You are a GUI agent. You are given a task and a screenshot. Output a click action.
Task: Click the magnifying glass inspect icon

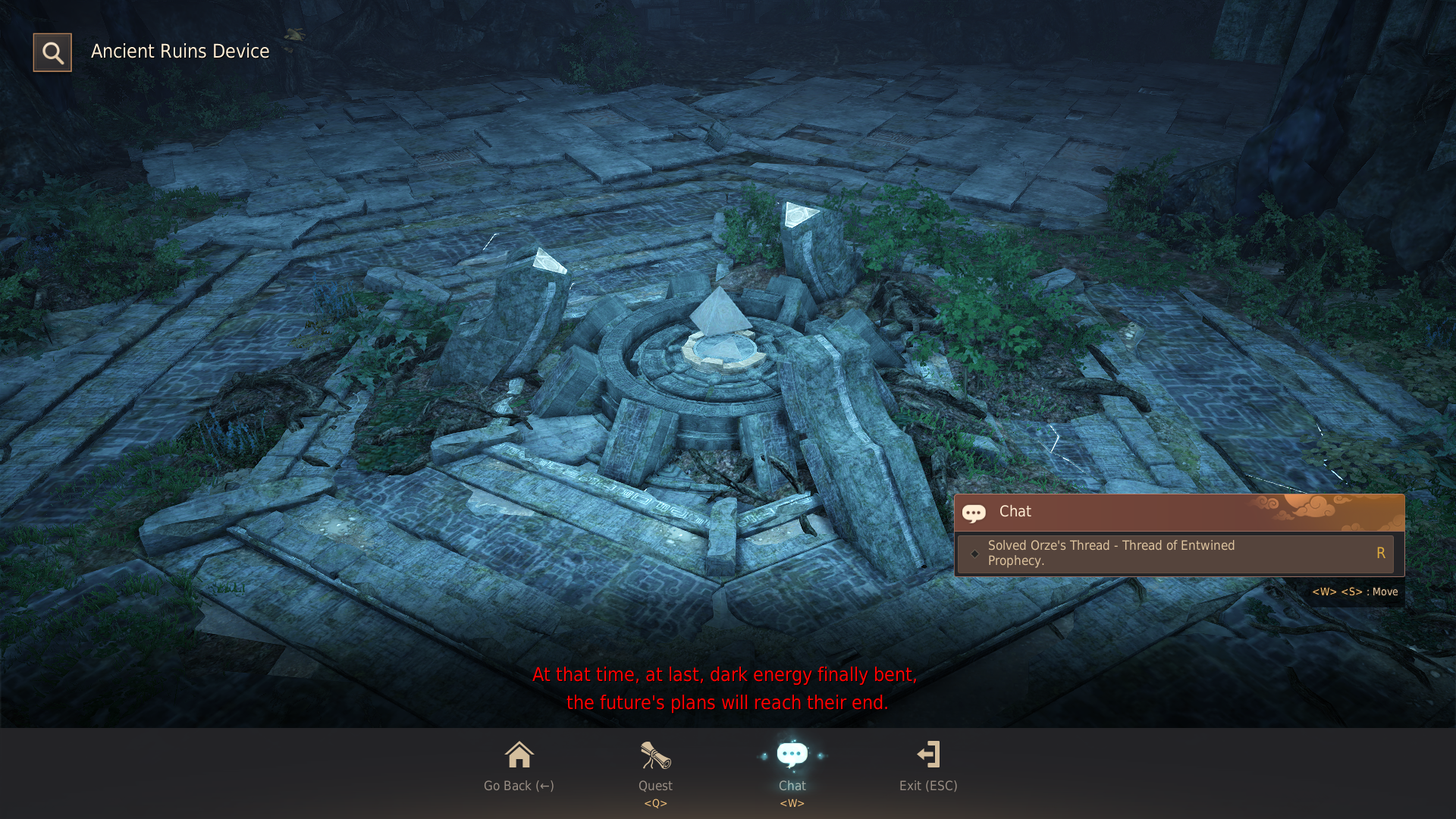click(52, 52)
